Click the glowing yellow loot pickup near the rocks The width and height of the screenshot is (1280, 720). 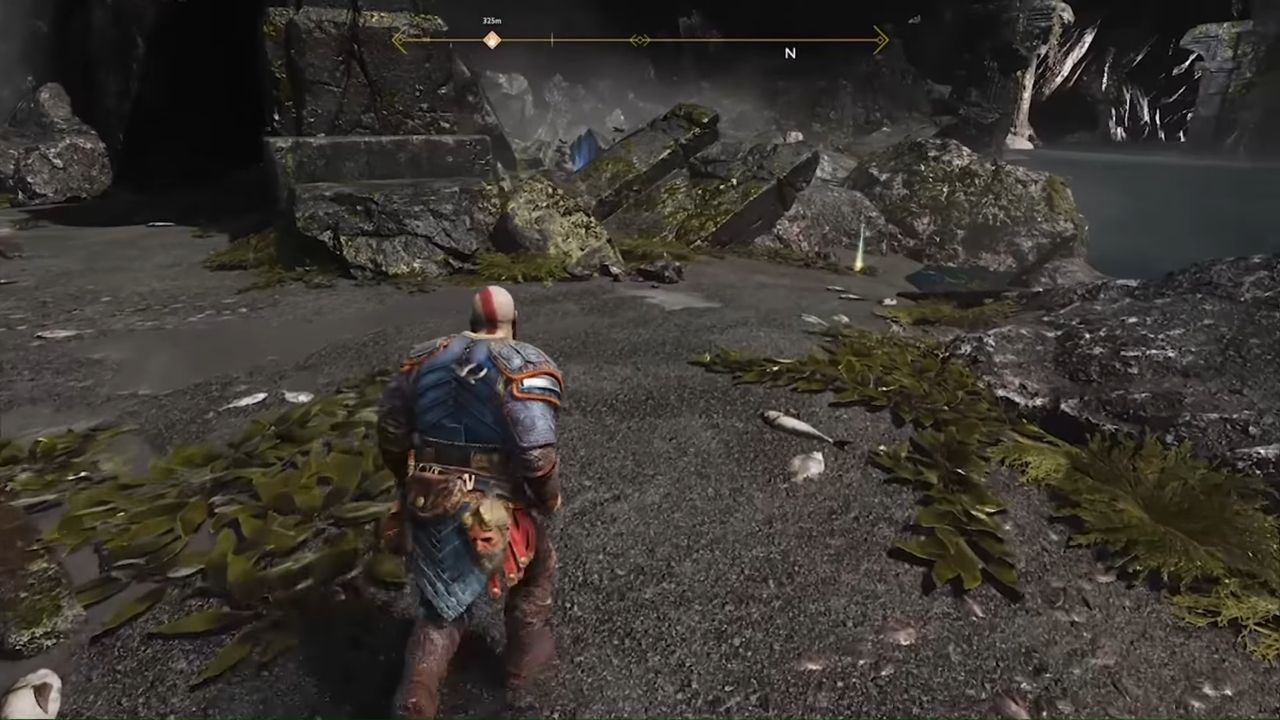tap(858, 268)
